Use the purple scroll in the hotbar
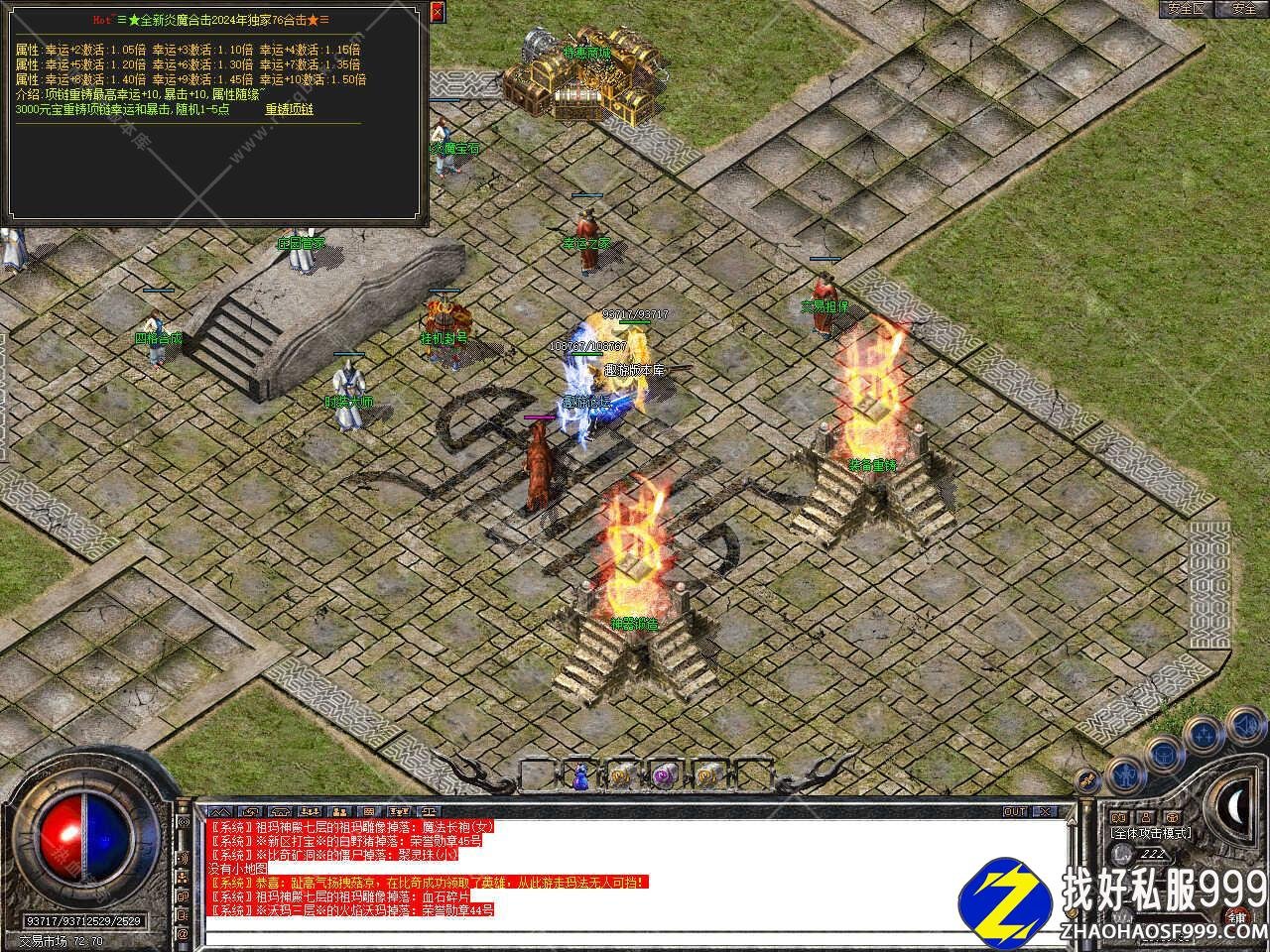 [x=664, y=775]
